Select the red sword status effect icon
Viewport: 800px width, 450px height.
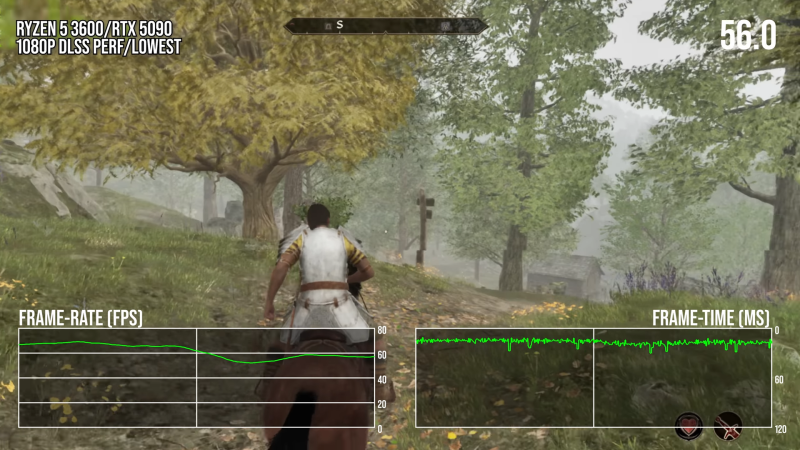728,427
